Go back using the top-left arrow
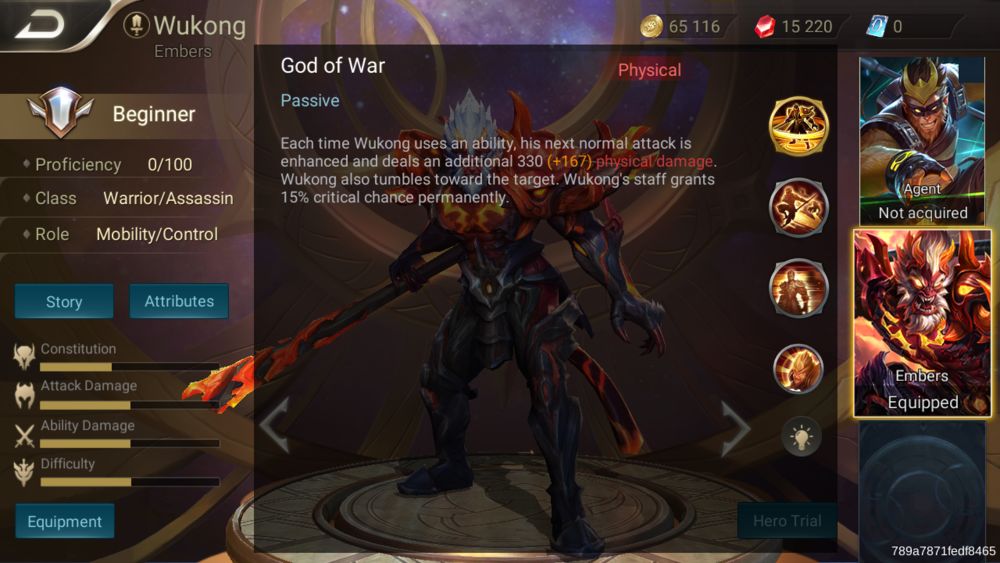1000x563 pixels. pos(41,24)
